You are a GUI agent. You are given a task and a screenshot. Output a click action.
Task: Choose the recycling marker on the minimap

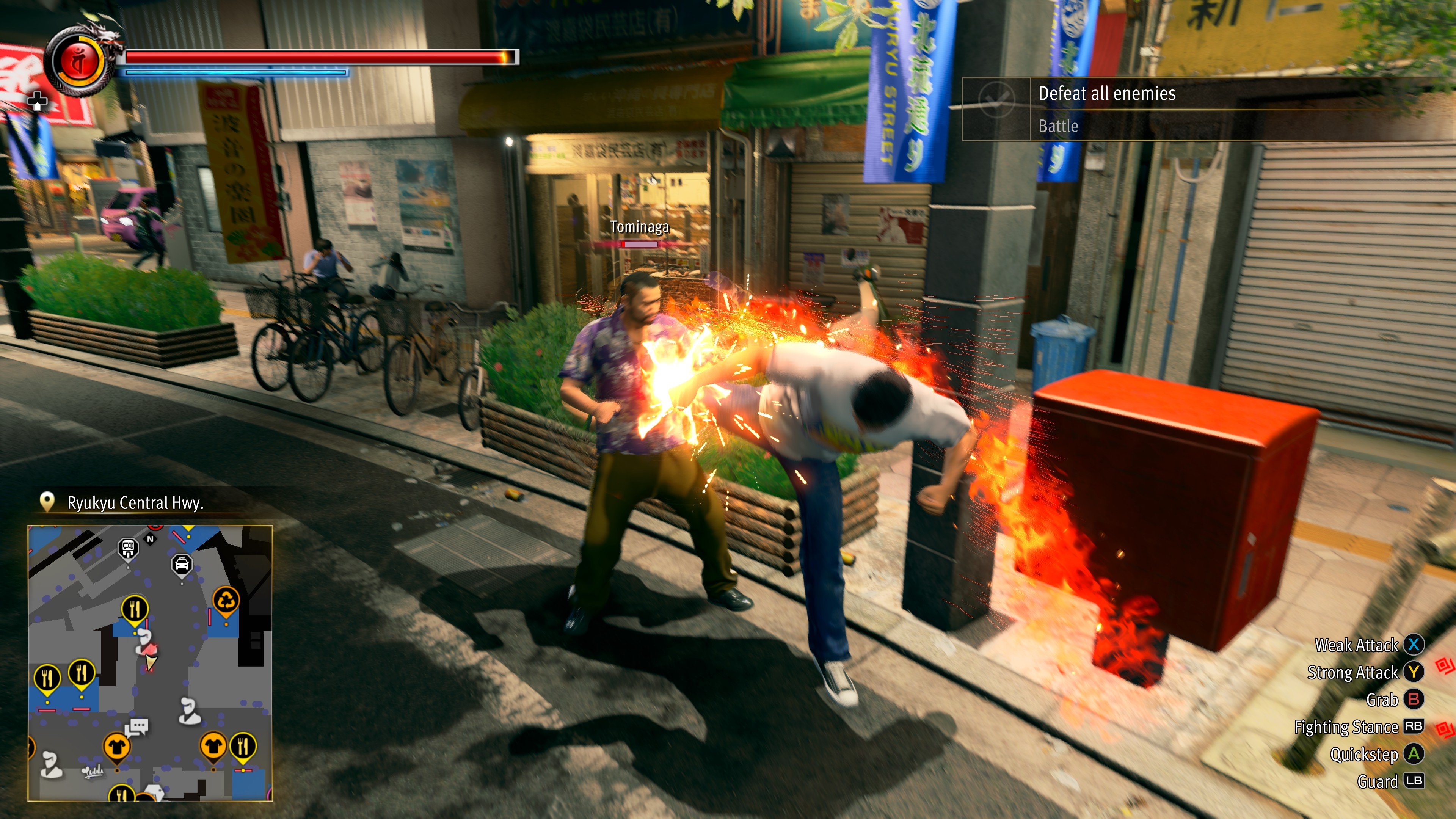pos(226,600)
